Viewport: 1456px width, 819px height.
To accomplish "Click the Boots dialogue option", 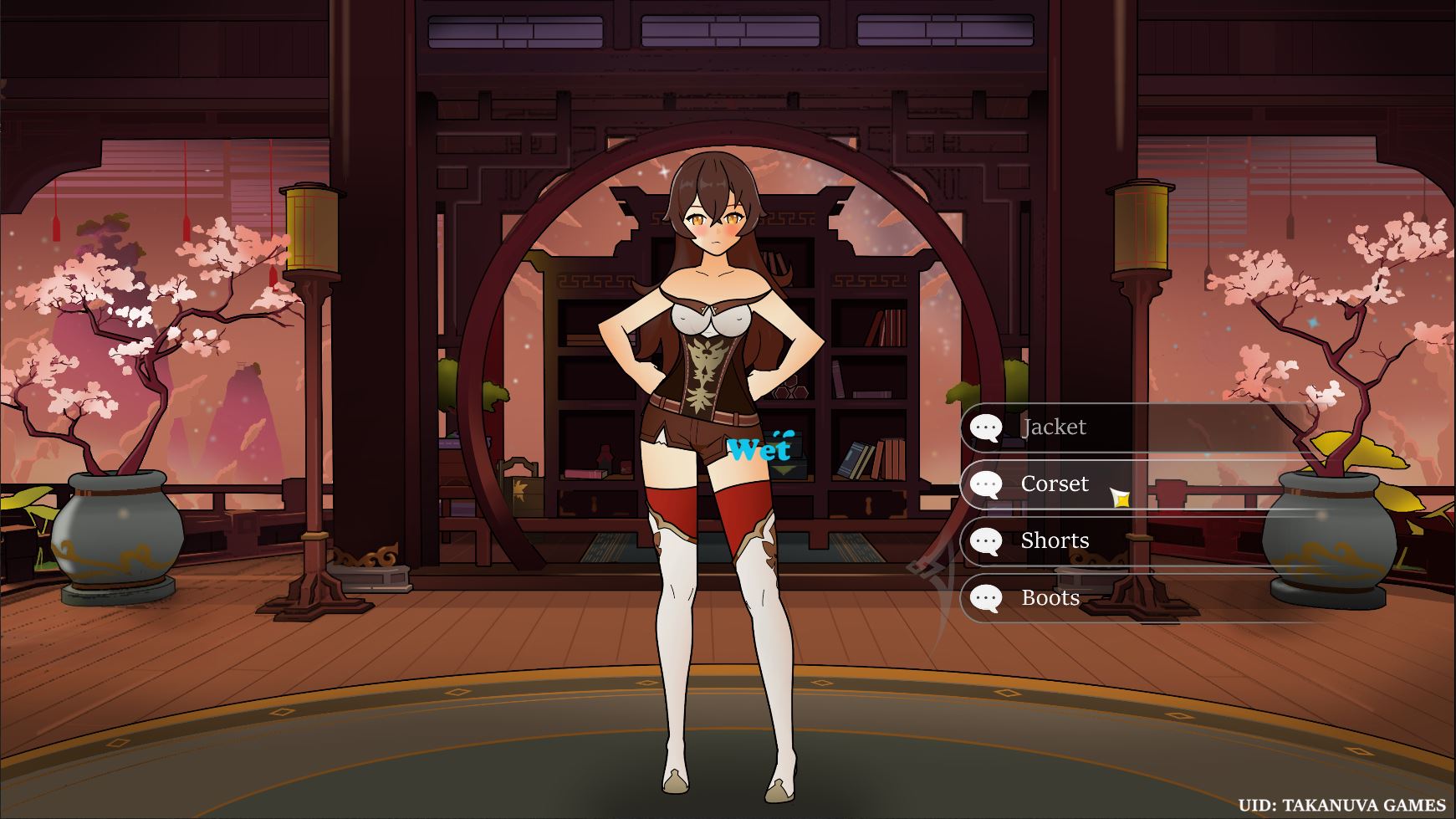I will 1050,598.
